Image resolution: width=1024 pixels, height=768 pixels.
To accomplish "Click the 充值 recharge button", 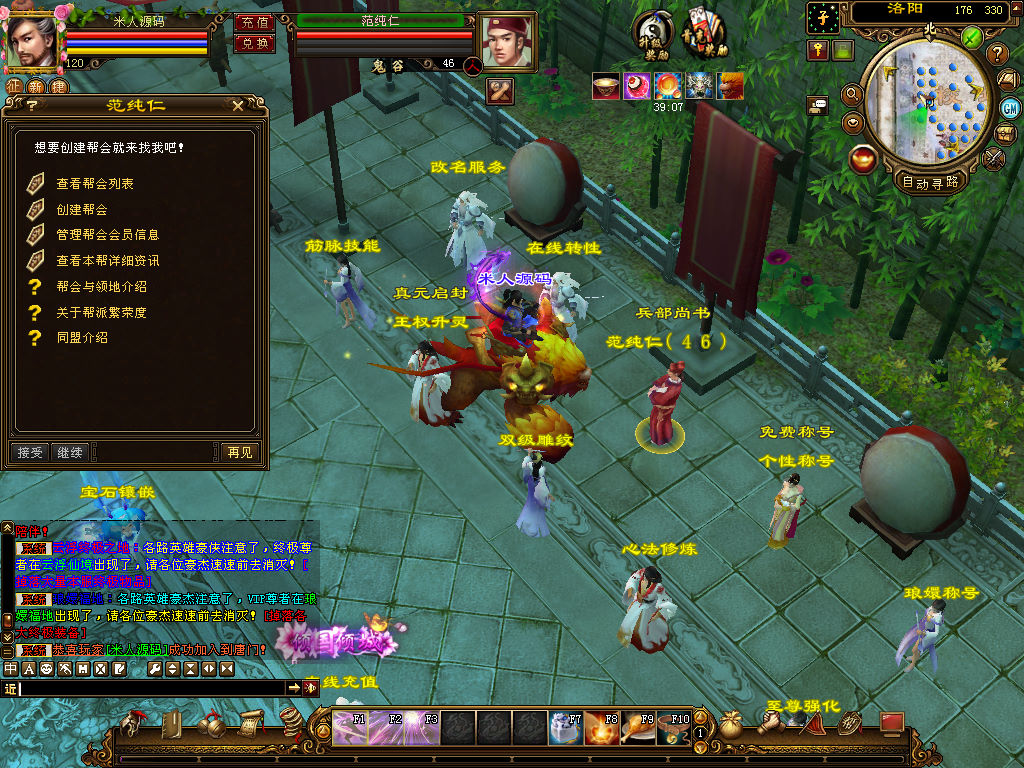I will pyautogui.click(x=254, y=22).
